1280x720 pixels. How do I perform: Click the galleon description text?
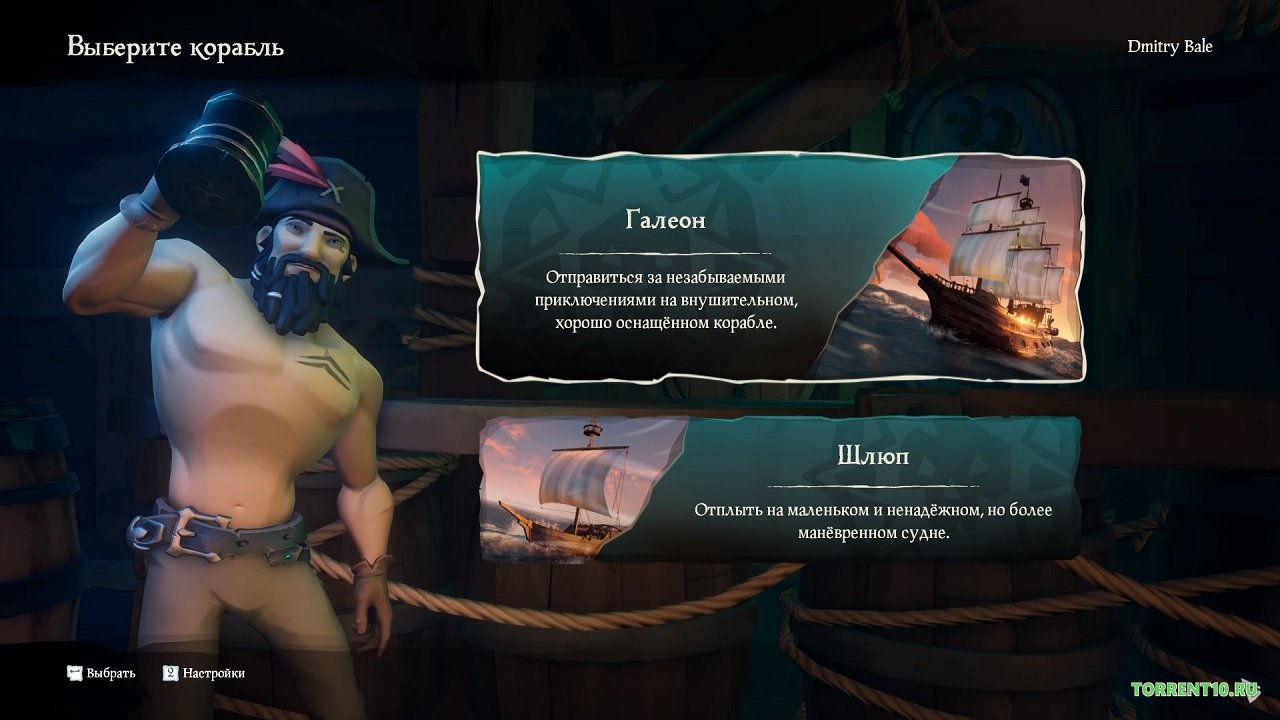click(x=665, y=298)
